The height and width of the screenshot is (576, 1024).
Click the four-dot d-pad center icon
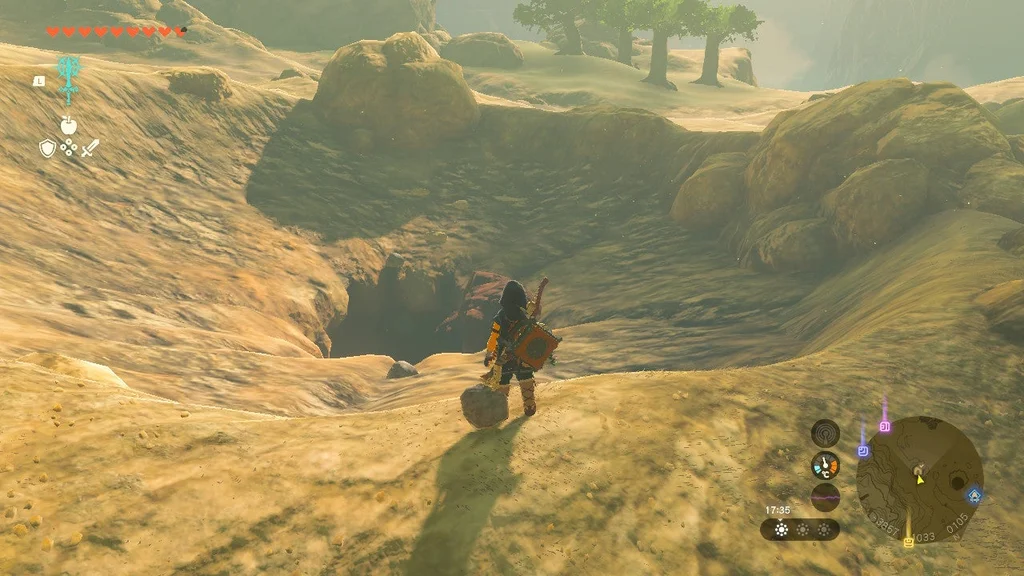[x=69, y=148]
